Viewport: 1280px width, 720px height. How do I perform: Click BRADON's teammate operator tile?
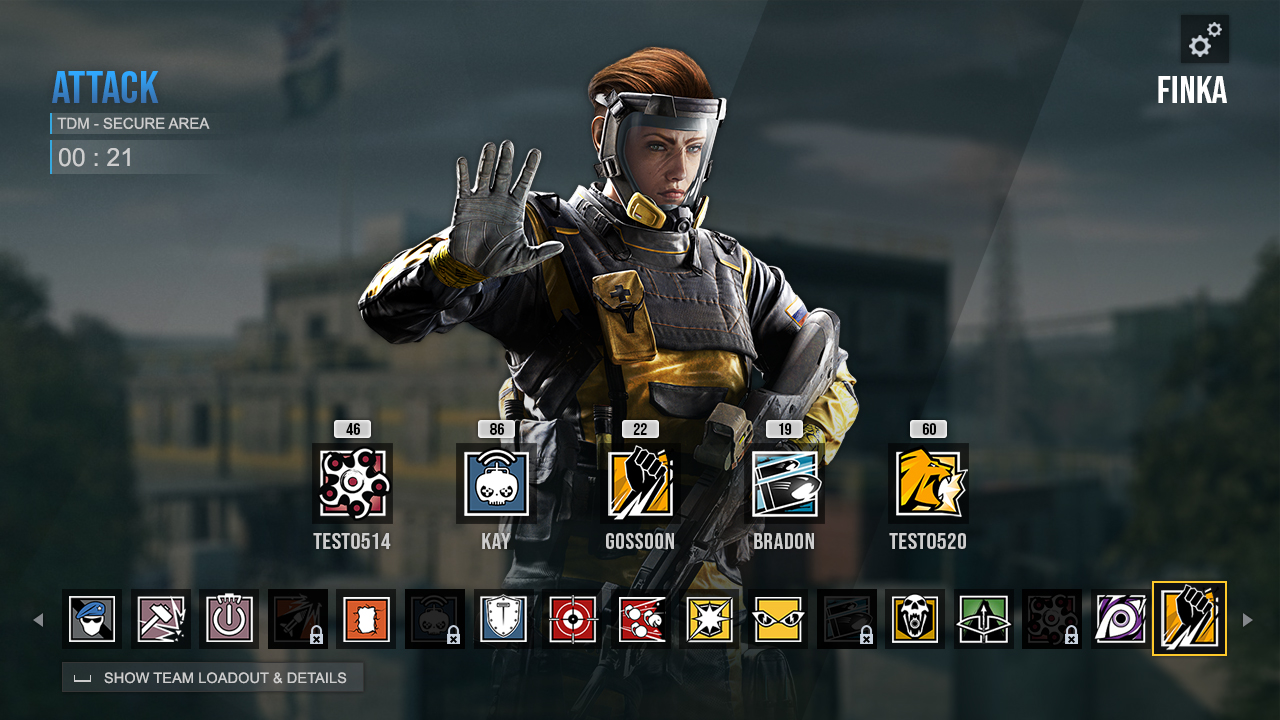click(x=784, y=484)
